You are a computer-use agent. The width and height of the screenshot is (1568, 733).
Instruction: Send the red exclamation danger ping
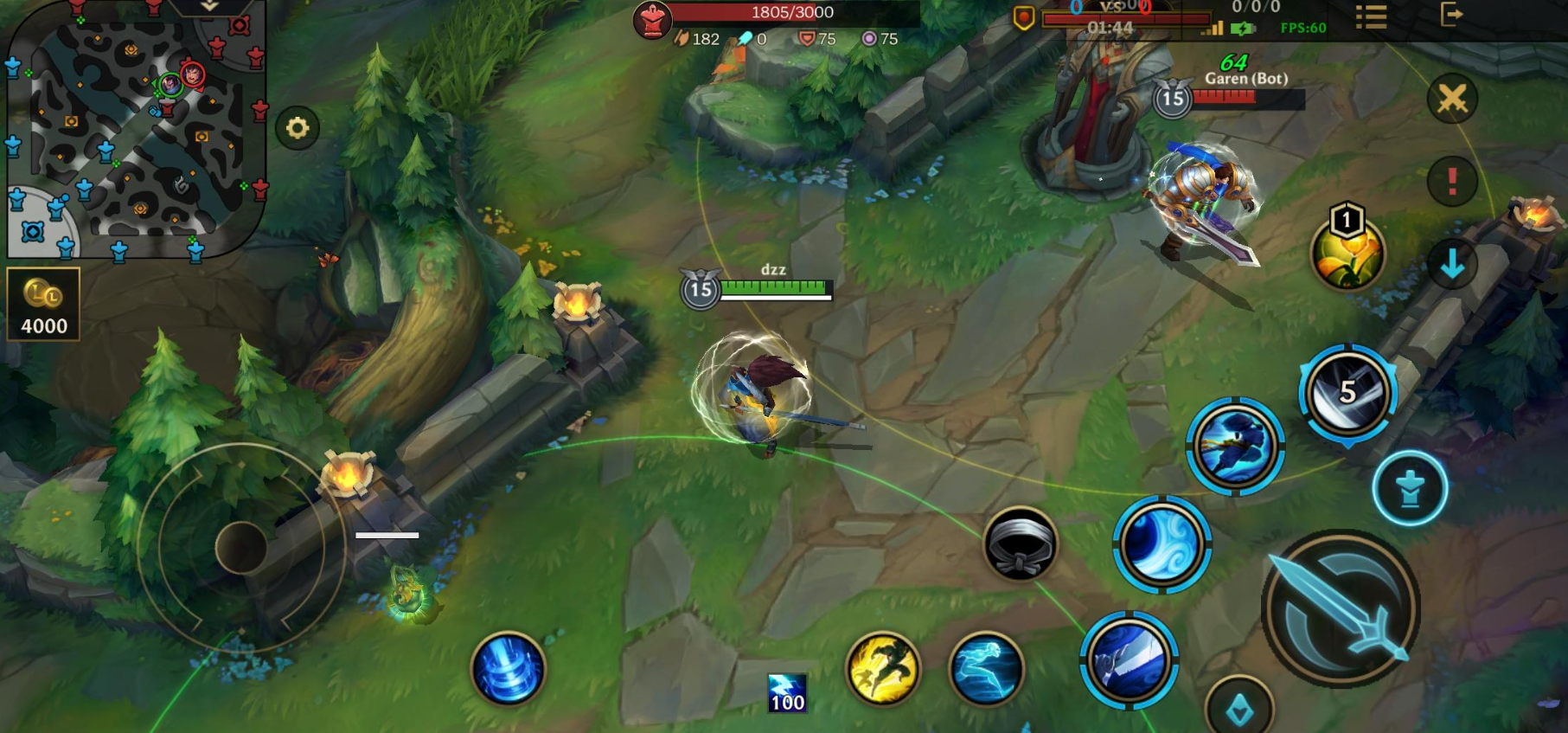tap(1452, 181)
